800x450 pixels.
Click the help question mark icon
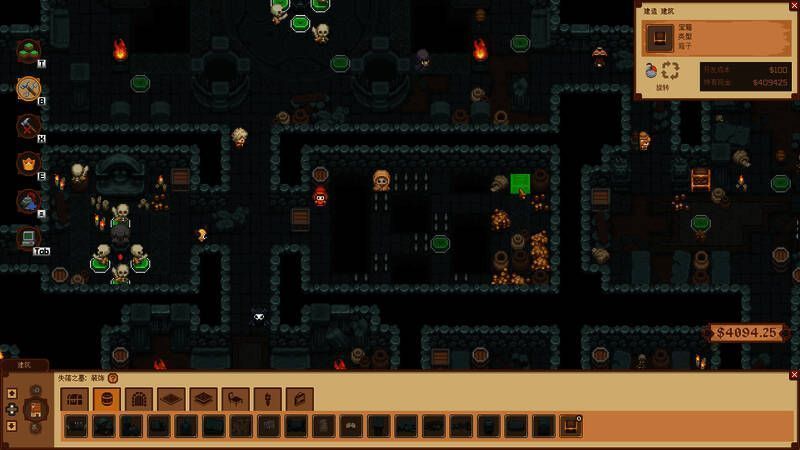(x=113, y=379)
